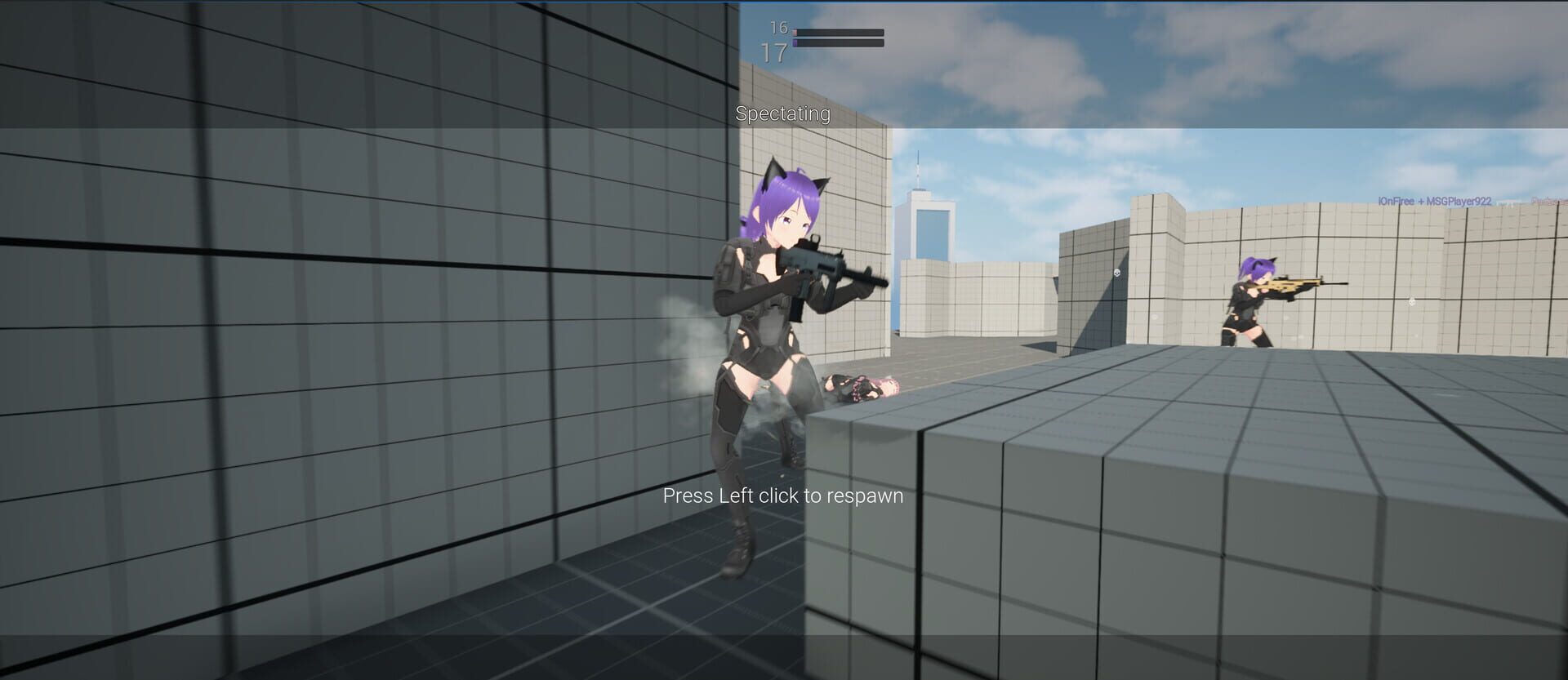
Task: Click the purple fill on the bottom health bar
Action: (795, 45)
